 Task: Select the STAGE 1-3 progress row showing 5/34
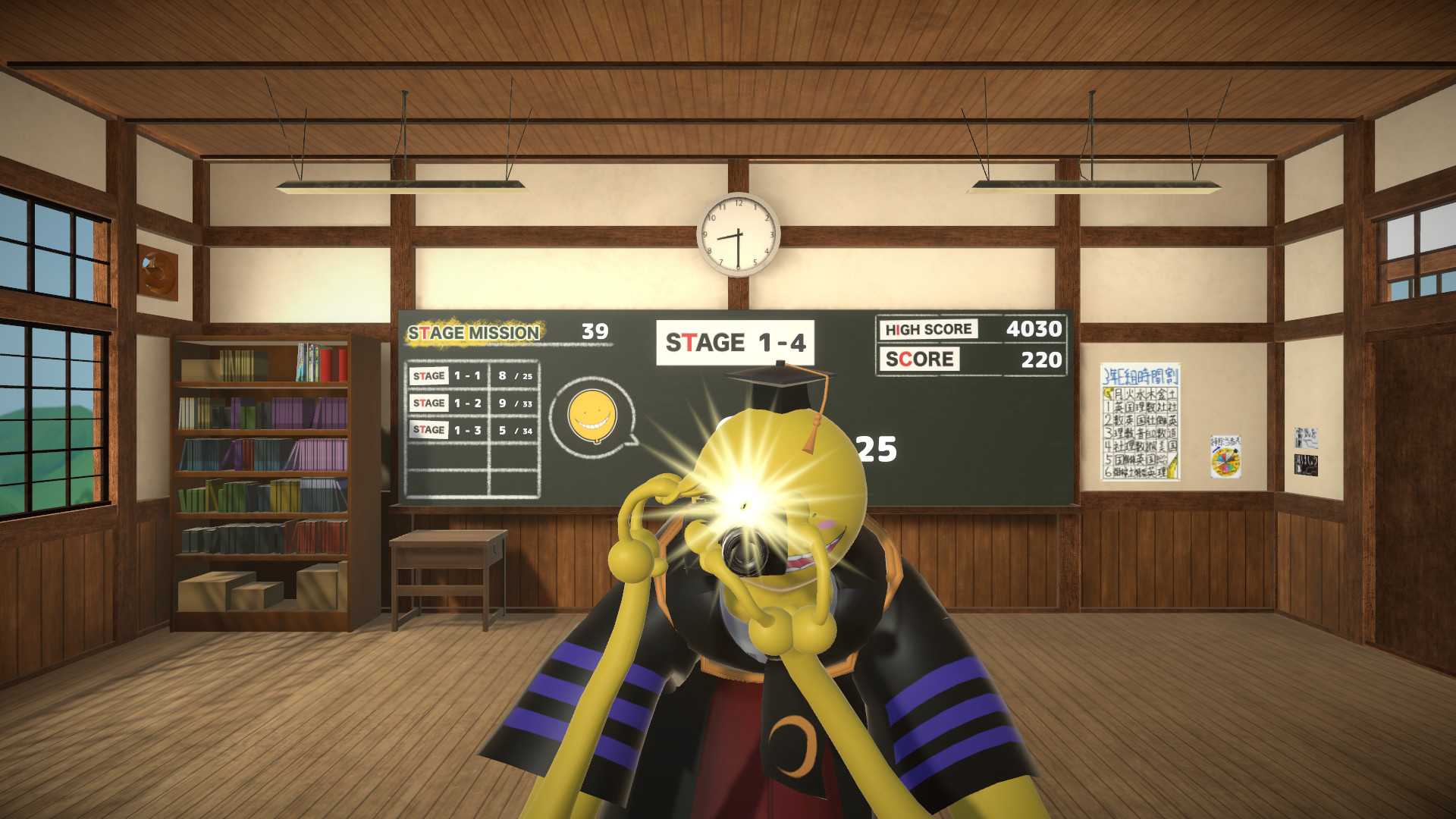[470, 431]
